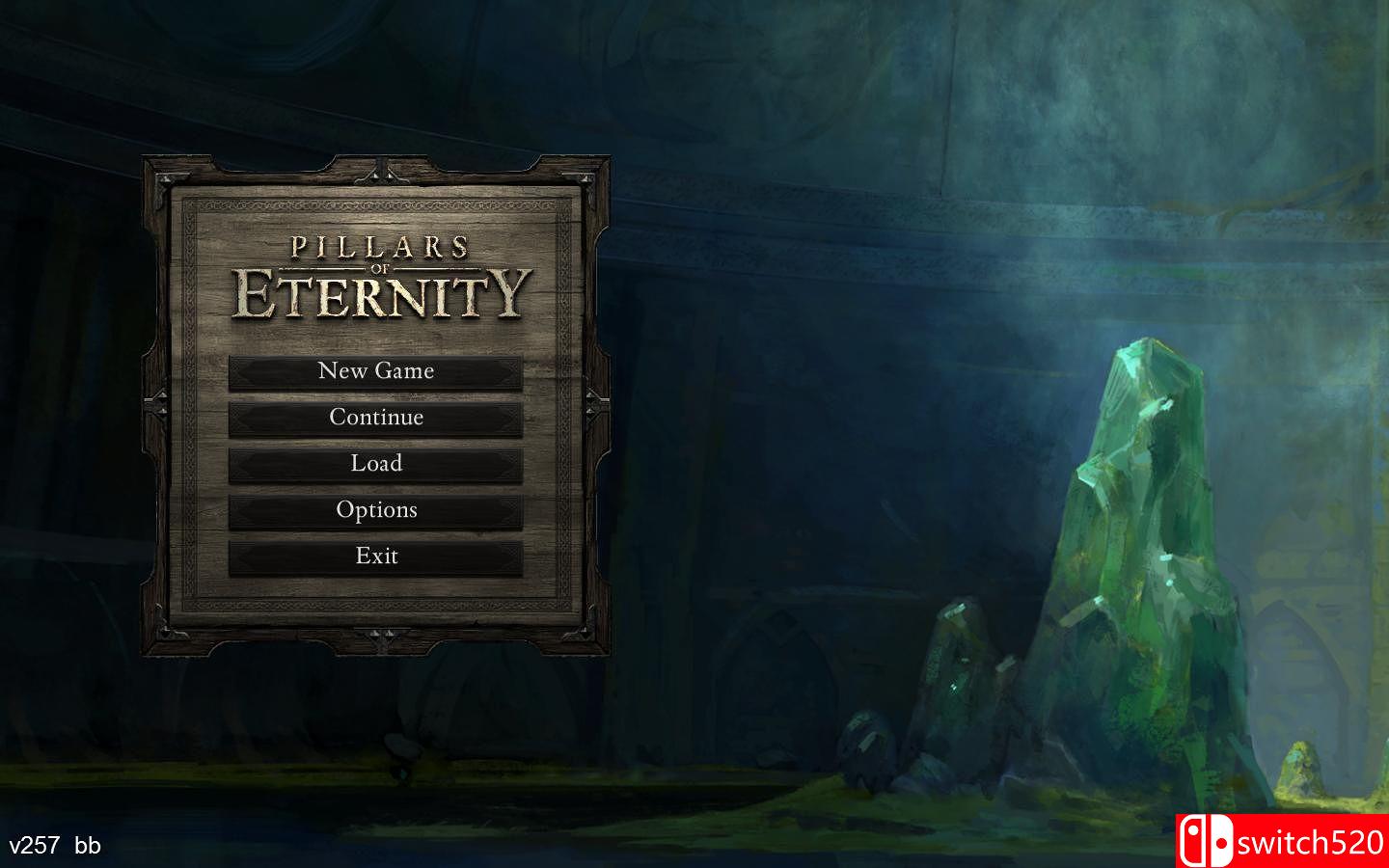
Task: Open the Options menu
Action: tap(378, 510)
